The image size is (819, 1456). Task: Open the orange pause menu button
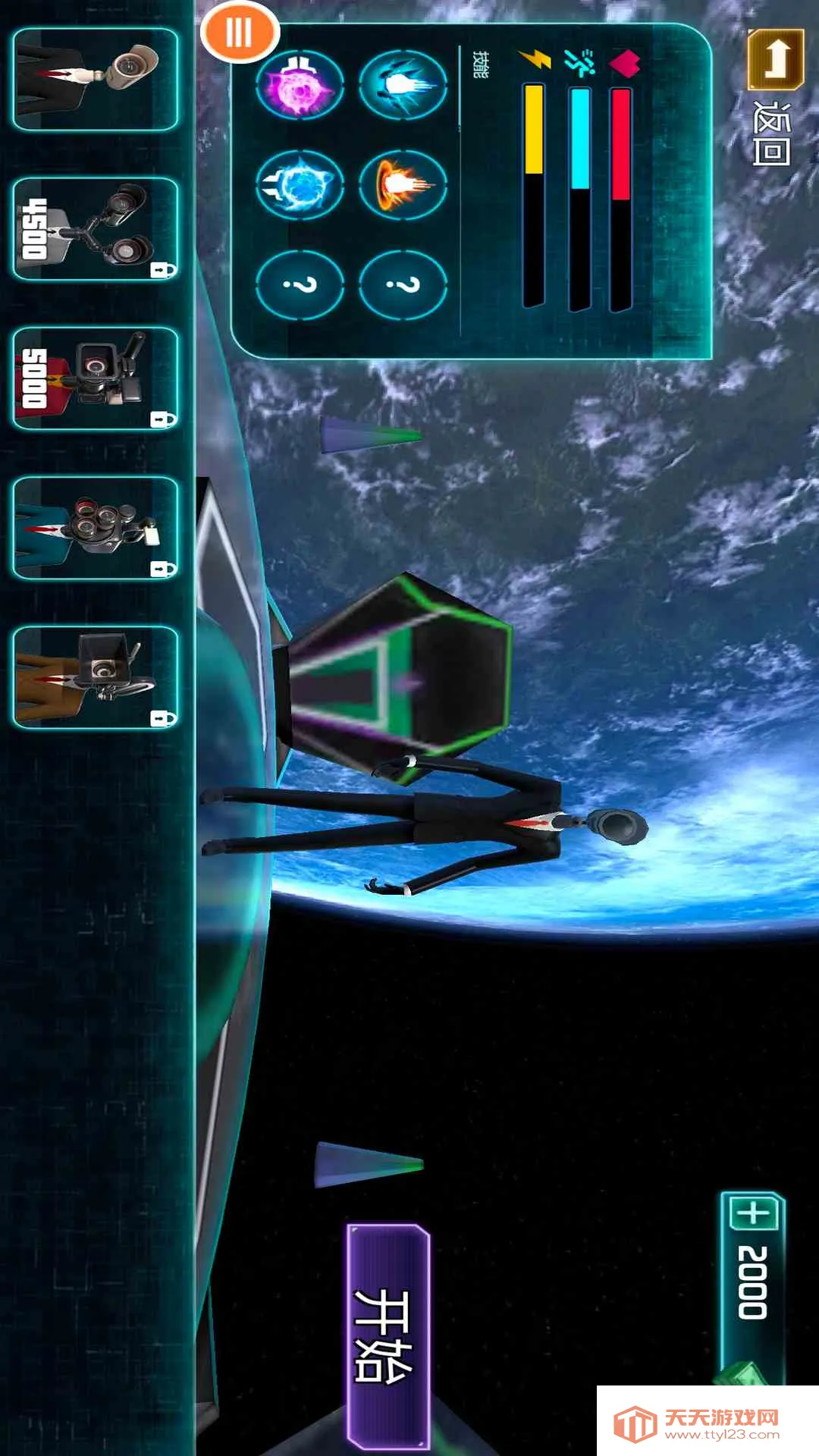point(240,33)
